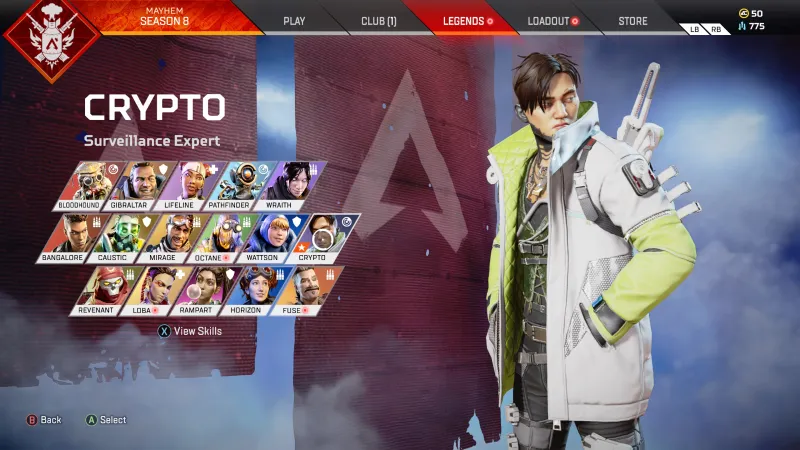
Task: Choose the Wraith legend tile
Action: pyautogui.click(x=291, y=184)
